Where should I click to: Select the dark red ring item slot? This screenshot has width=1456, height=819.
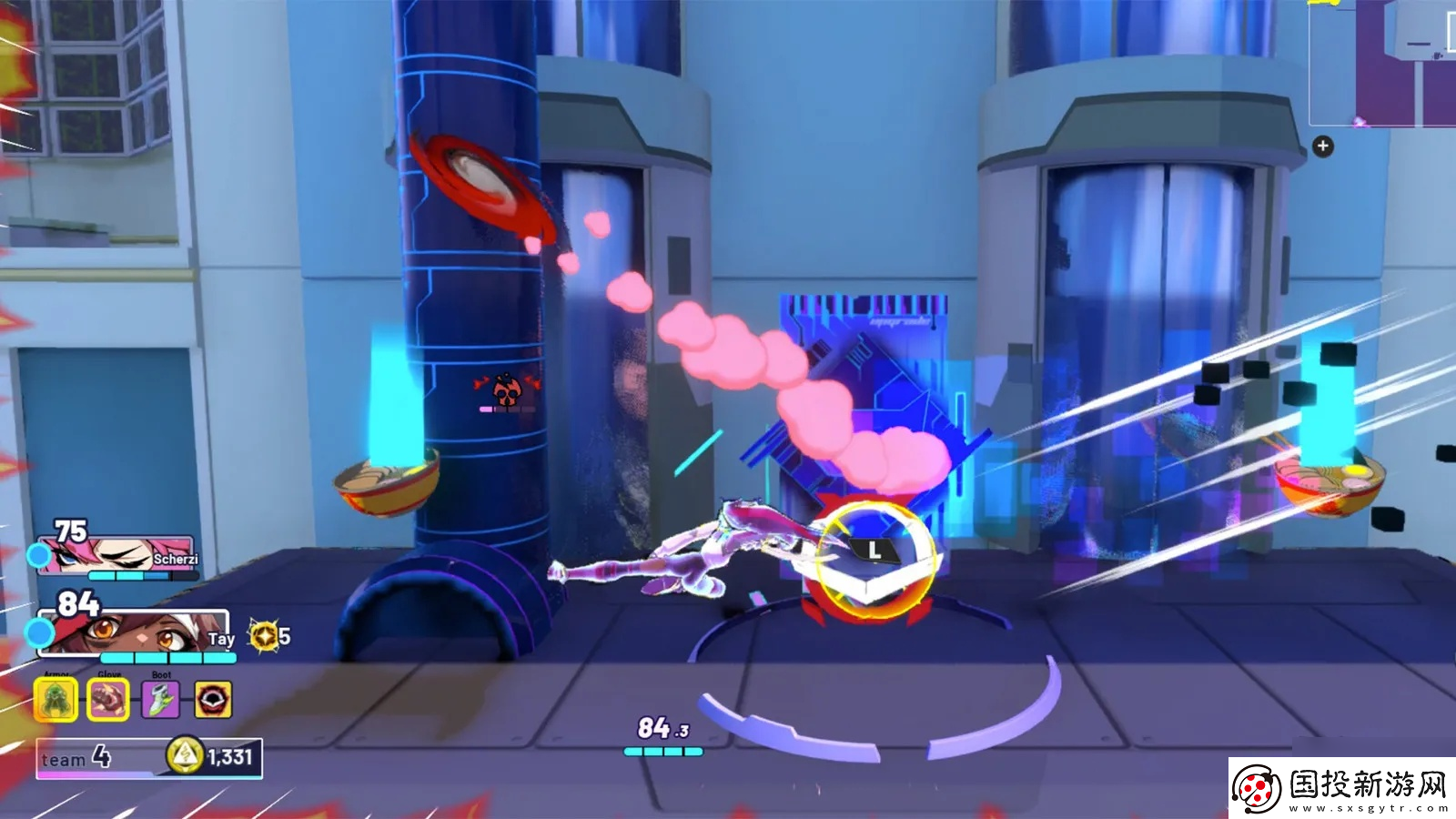(x=213, y=700)
